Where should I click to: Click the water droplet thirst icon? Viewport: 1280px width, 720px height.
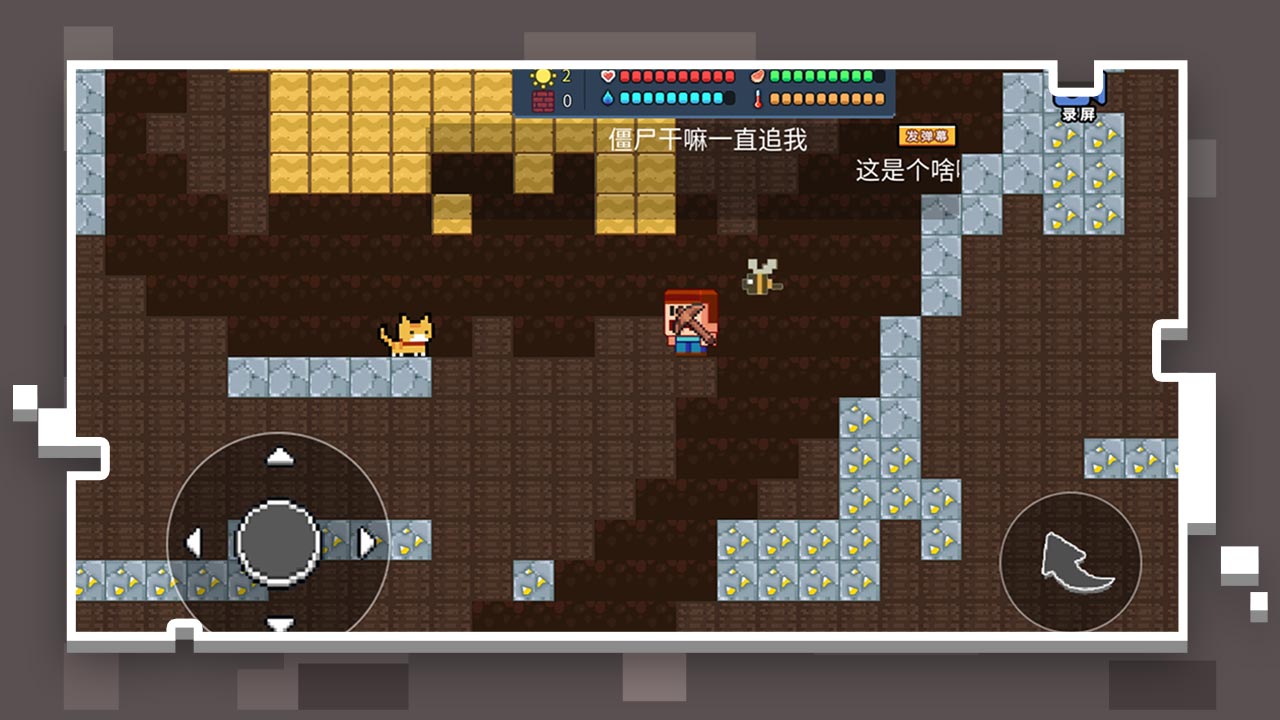[x=608, y=98]
